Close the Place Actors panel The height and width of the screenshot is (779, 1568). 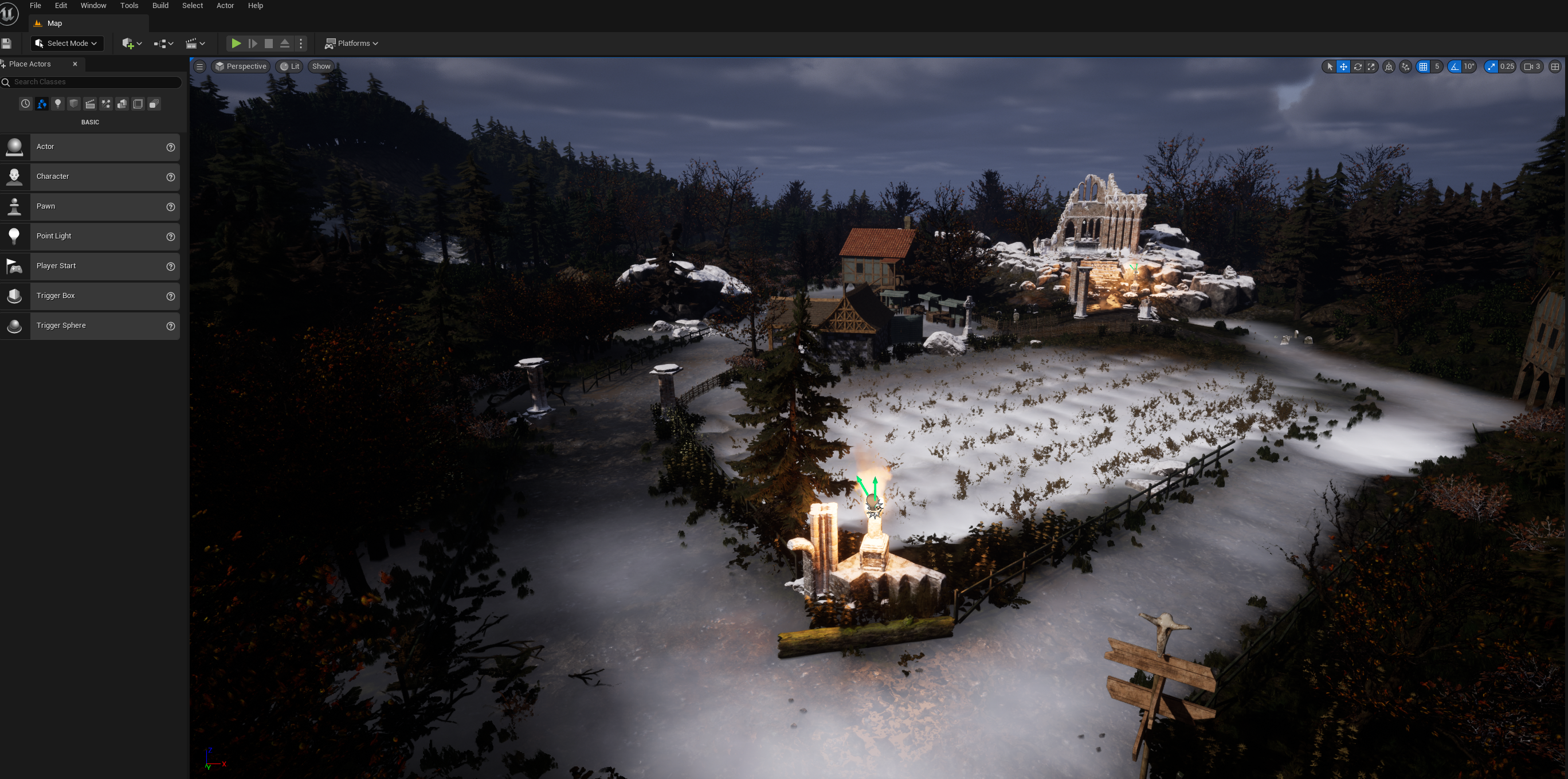click(75, 64)
